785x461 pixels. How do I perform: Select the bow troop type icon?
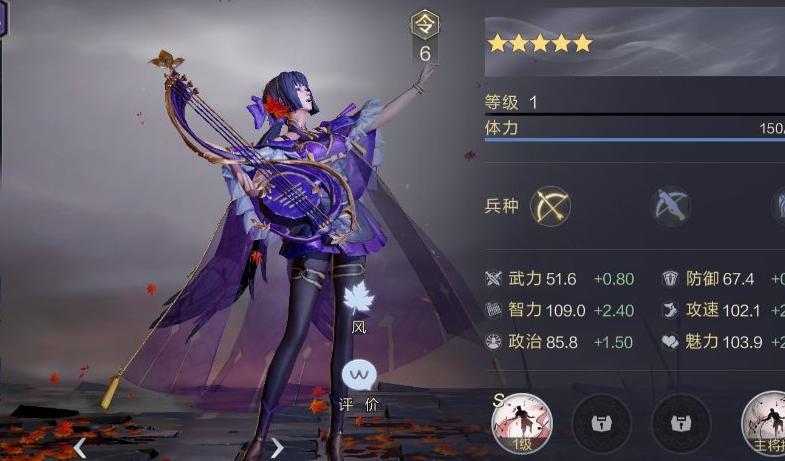(x=550, y=206)
